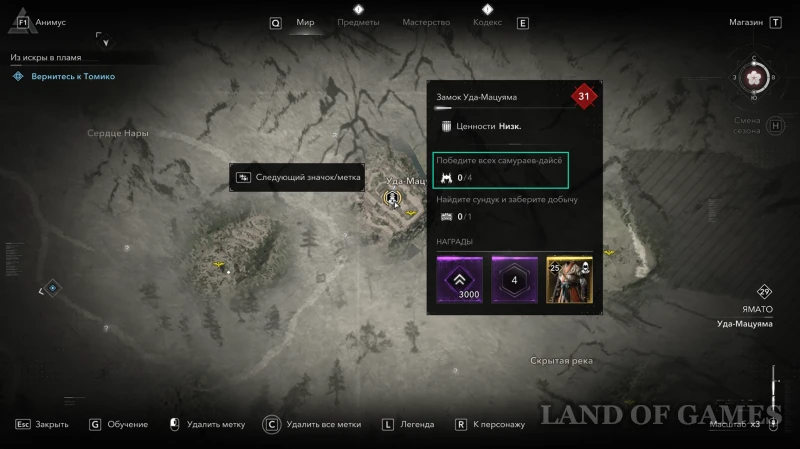Click the 3000 experience reward tile
800x449 pixels.
461,279
